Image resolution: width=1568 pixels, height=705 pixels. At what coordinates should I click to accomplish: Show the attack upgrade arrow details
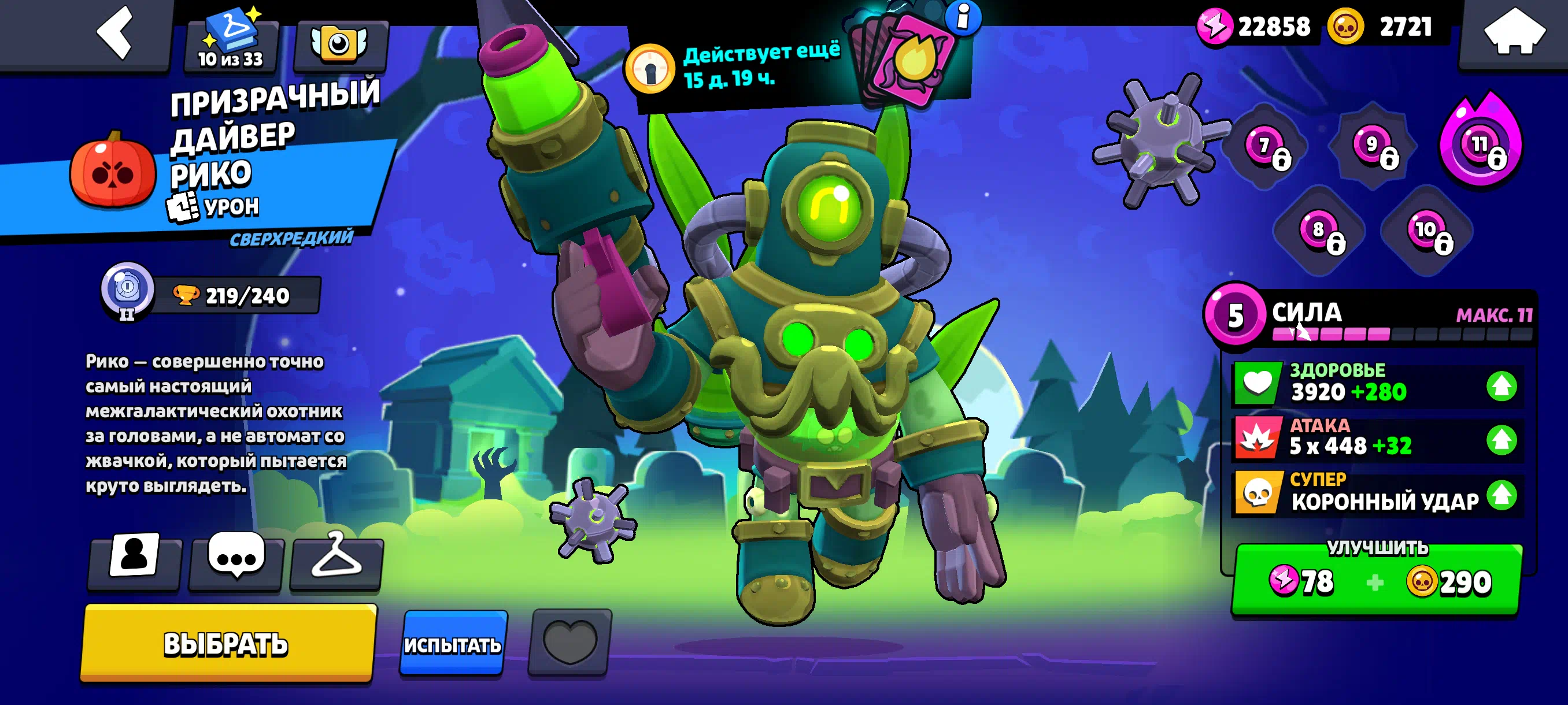click(x=1502, y=440)
